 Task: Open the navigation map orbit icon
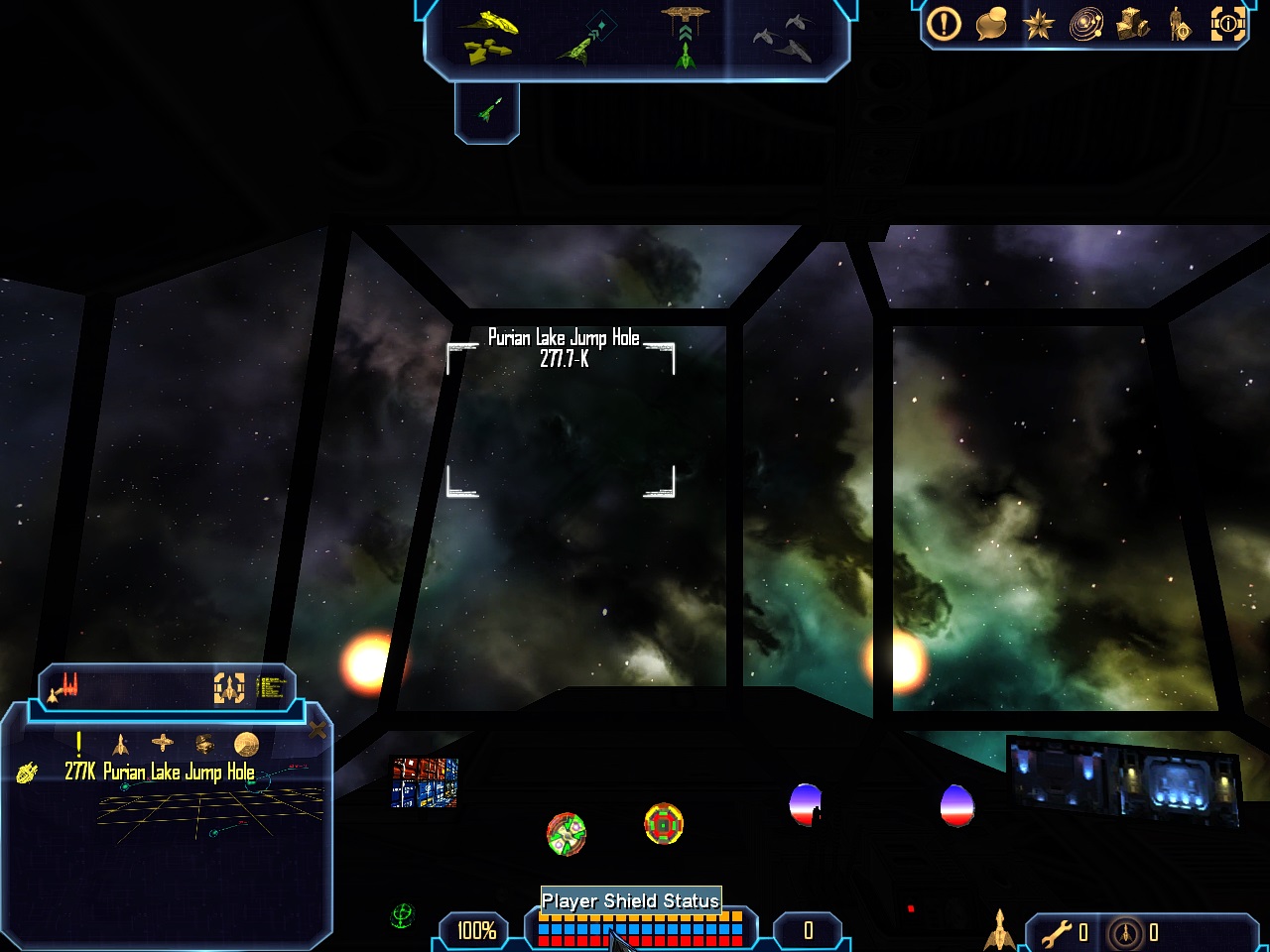pyautogui.click(x=1085, y=24)
